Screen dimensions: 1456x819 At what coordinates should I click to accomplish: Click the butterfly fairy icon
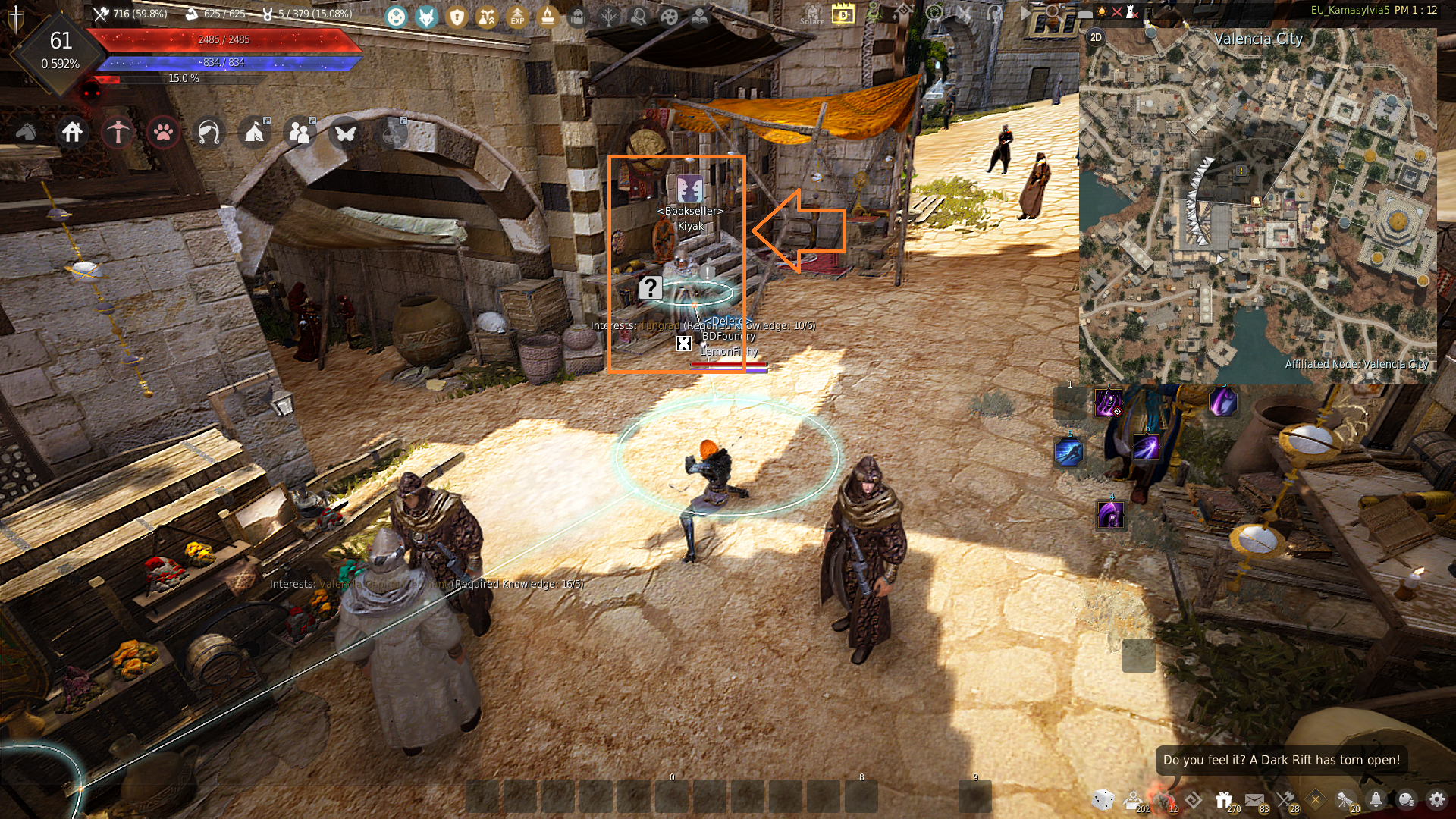click(346, 133)
